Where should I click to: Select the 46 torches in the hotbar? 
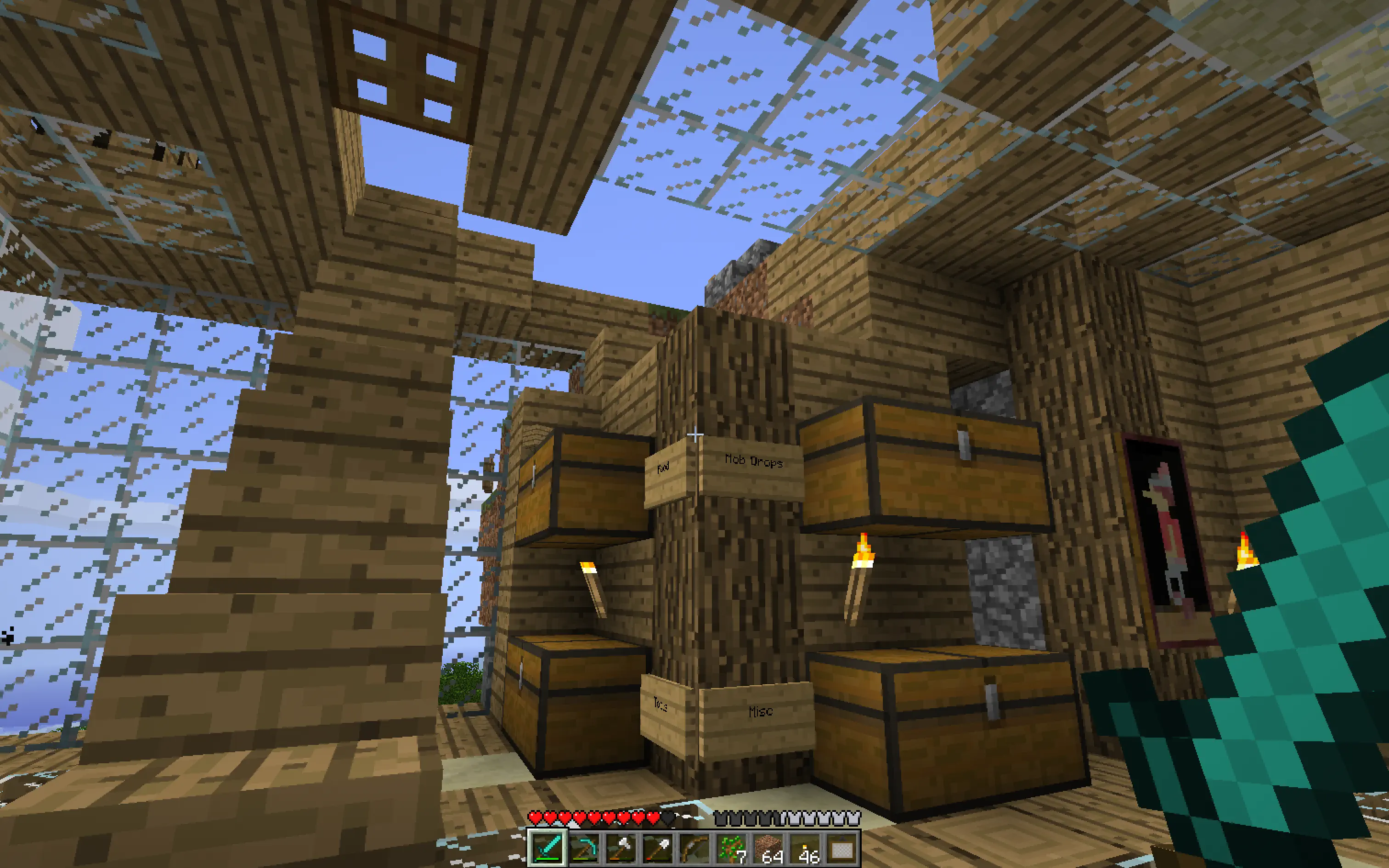point(806,849)
